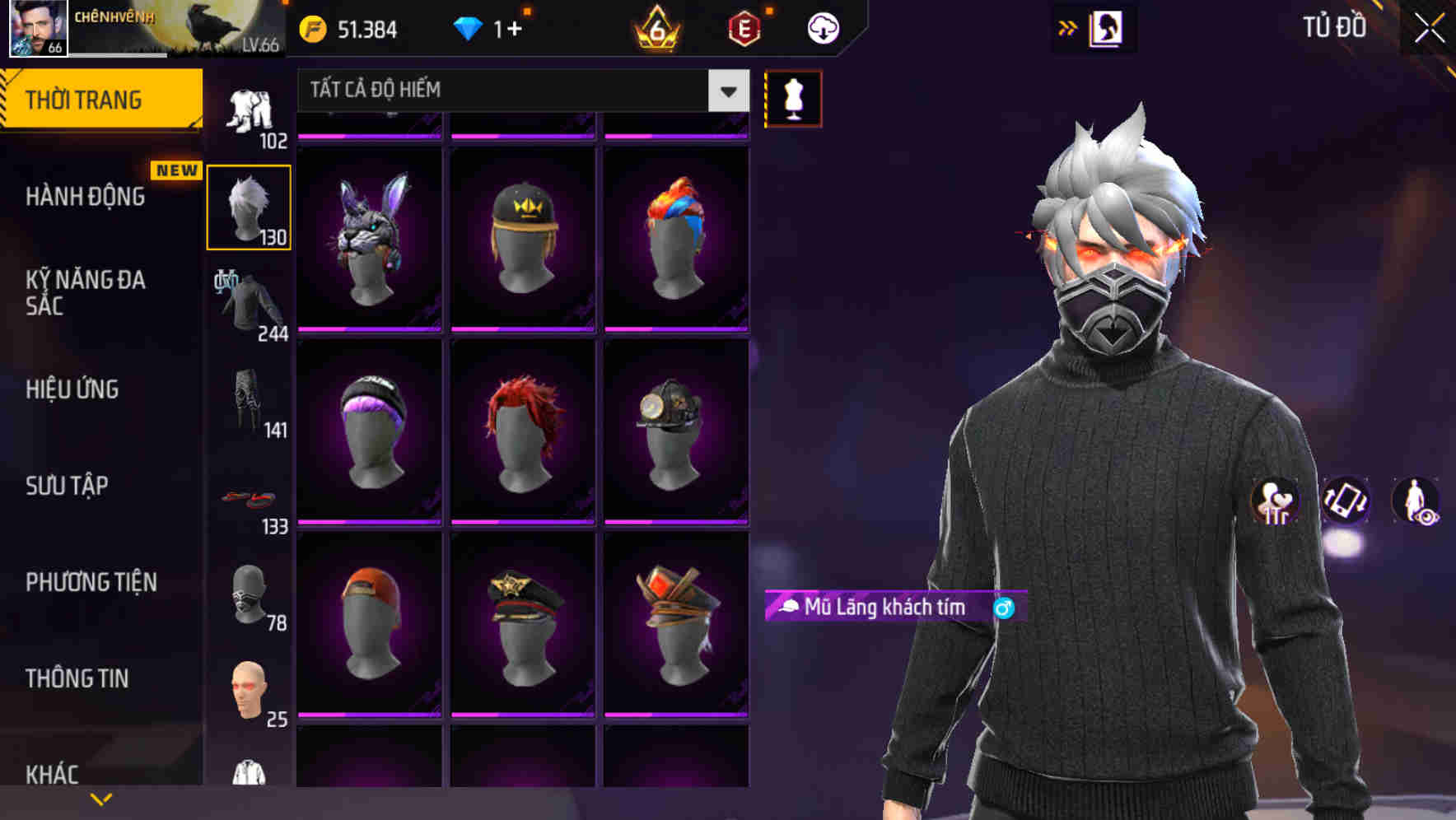Click the double-chevron expander next to the portrait icon
Viewport: 1456px width, 820px height.
pos(1068,26)
